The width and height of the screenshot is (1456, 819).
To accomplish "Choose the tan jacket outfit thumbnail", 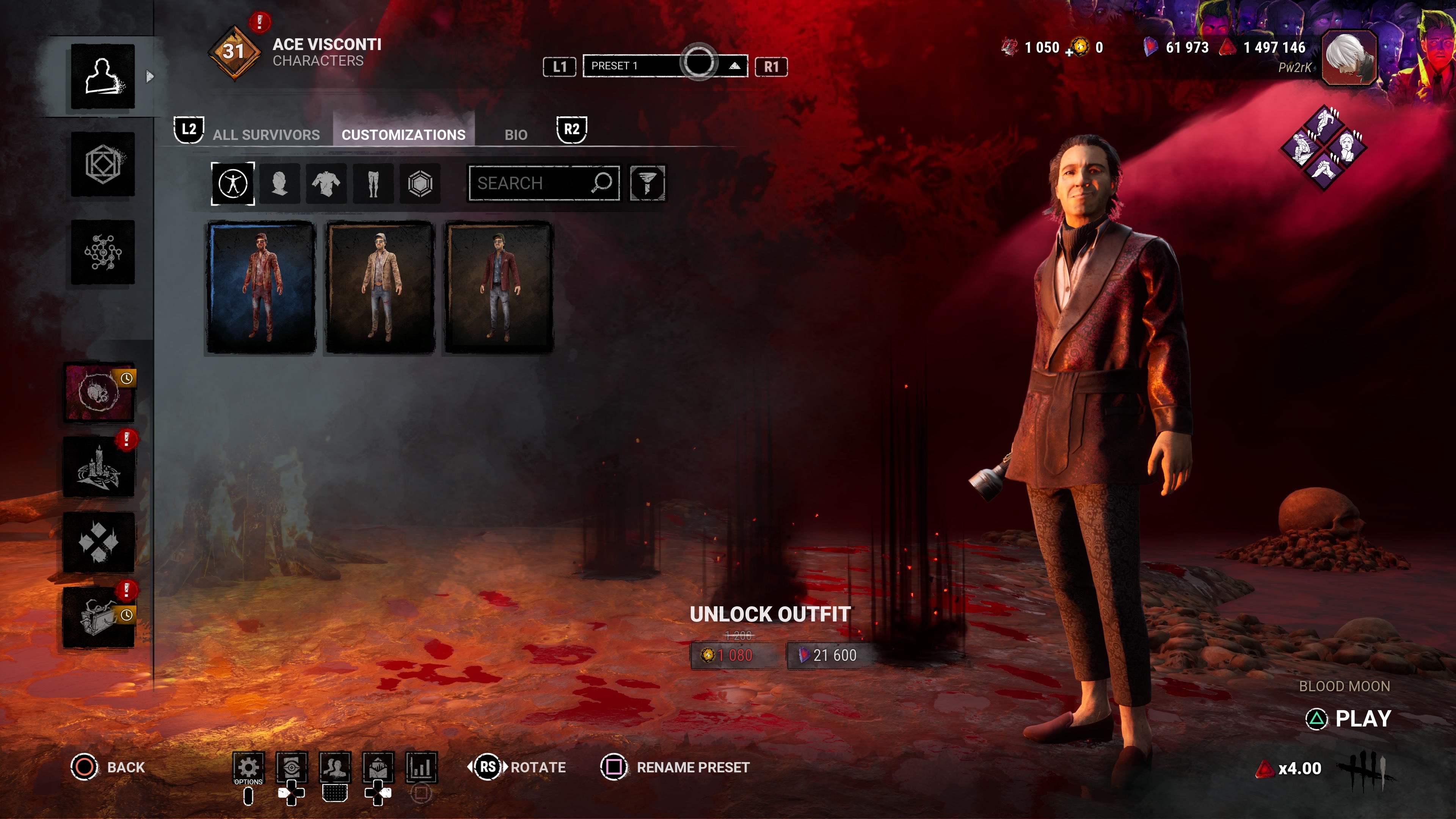I will point(380,287).
